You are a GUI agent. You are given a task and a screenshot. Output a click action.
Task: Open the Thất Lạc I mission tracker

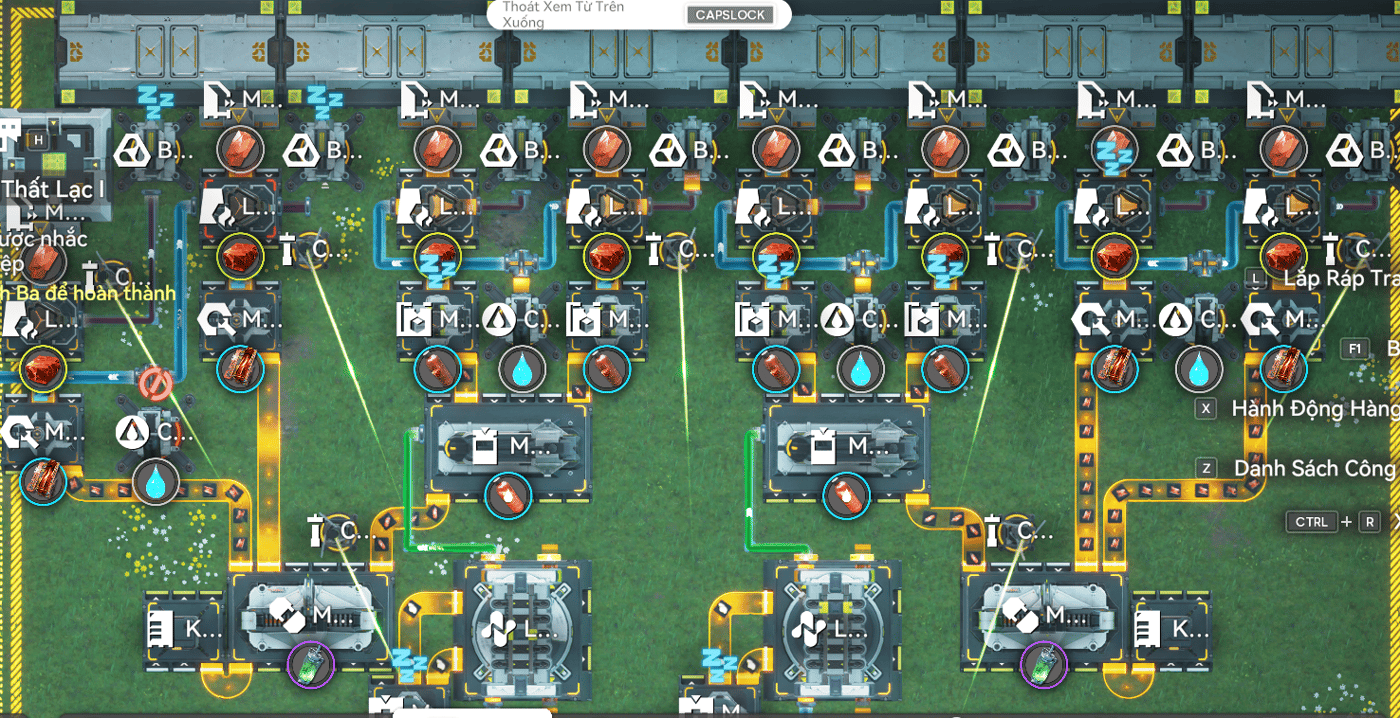tap(54, 189)
